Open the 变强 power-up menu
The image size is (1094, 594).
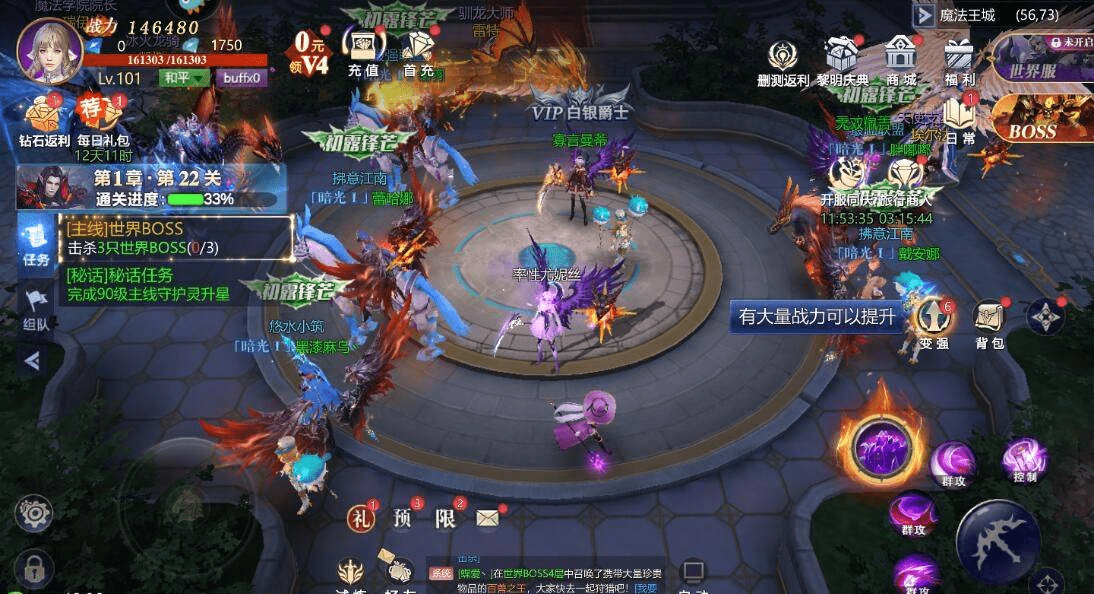[x=934, y=320]
